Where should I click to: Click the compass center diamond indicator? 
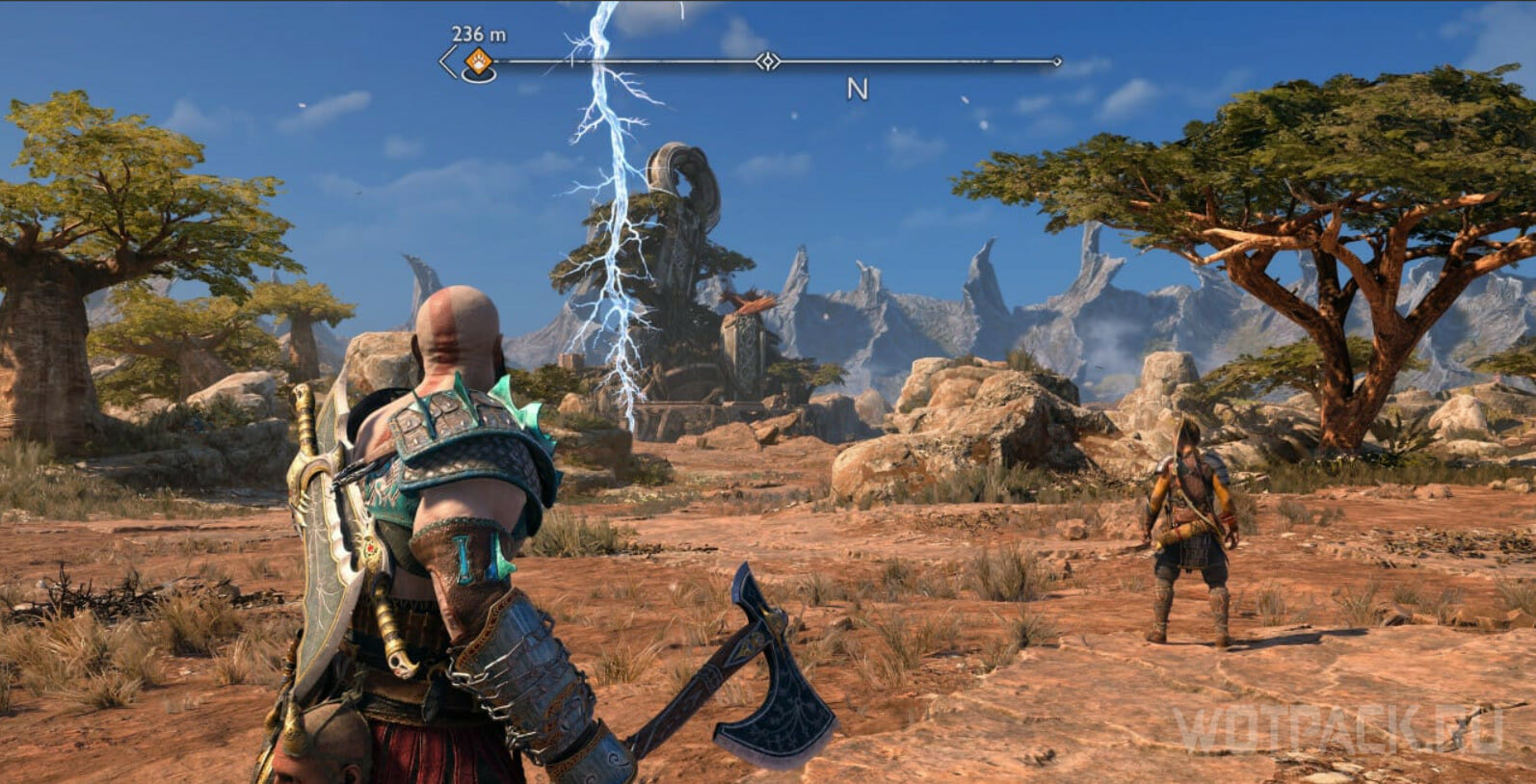tap(767, 62)
